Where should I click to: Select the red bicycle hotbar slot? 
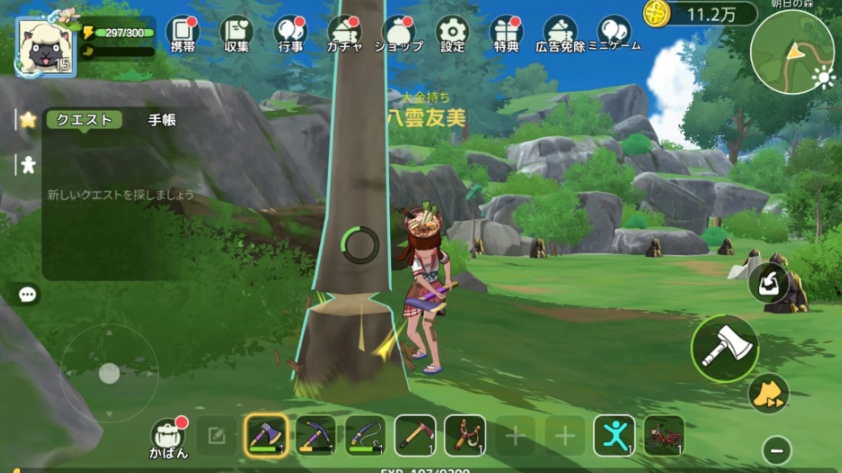click(664, 435)
